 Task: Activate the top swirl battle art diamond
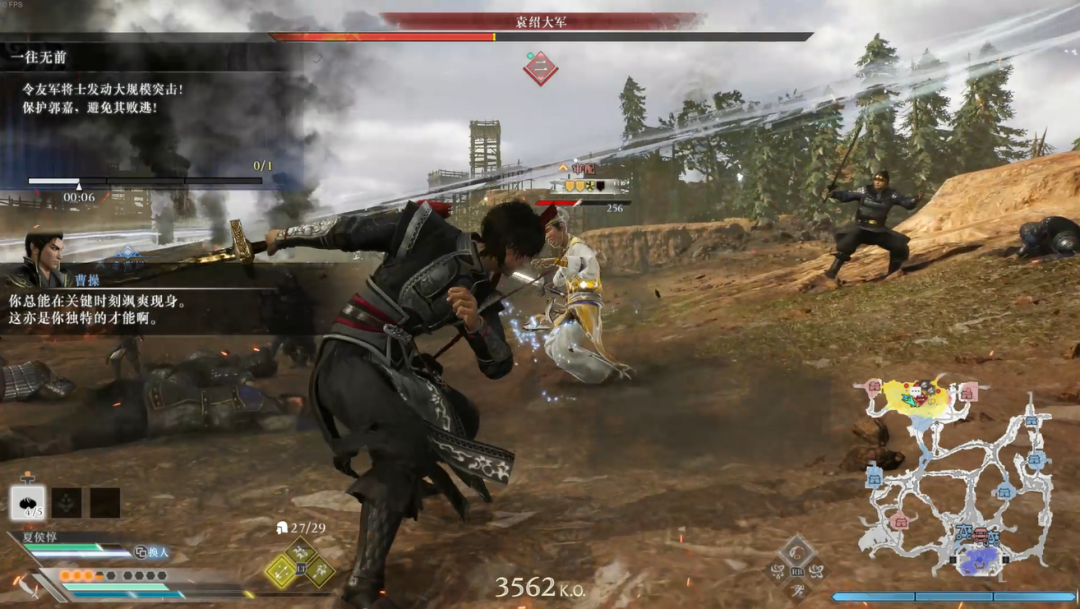point(797,549)
